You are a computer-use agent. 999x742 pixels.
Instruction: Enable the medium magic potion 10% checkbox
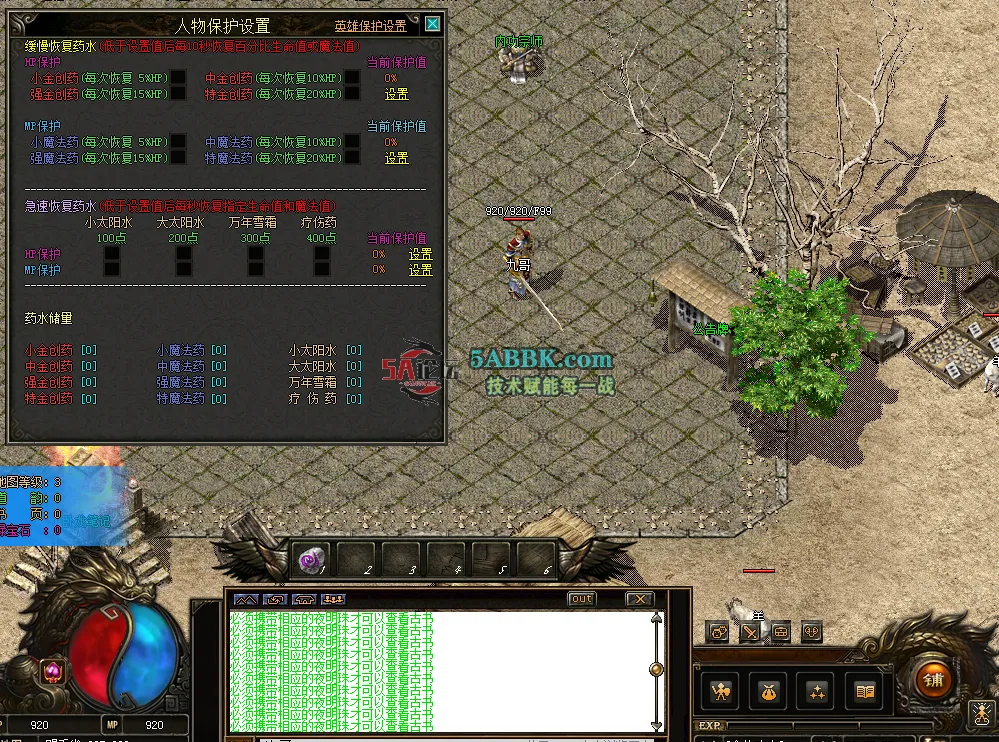click(352, 142)
